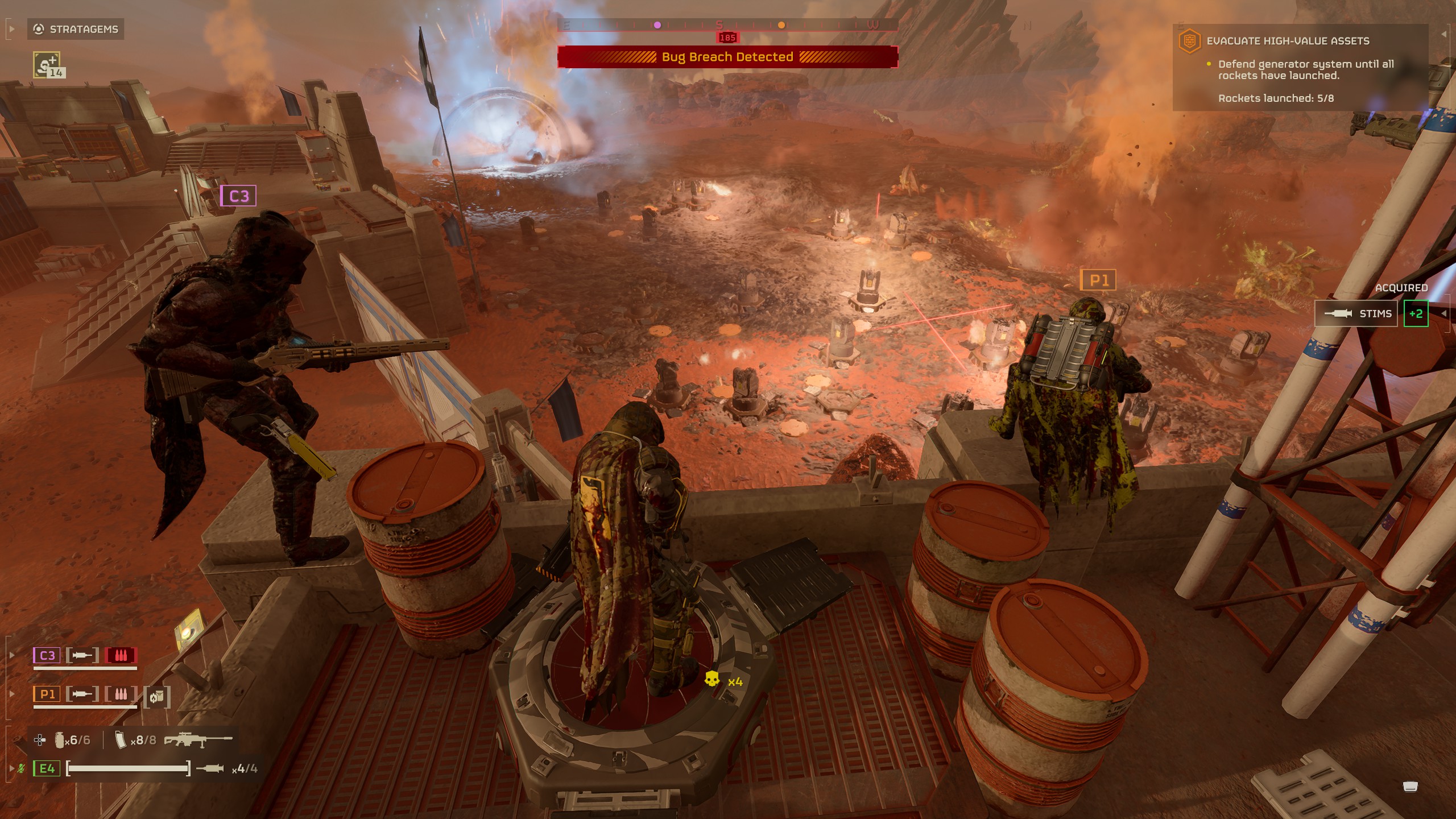
Task: Click the Bug Breach Detected alert banner
Action: coord(727,57)
